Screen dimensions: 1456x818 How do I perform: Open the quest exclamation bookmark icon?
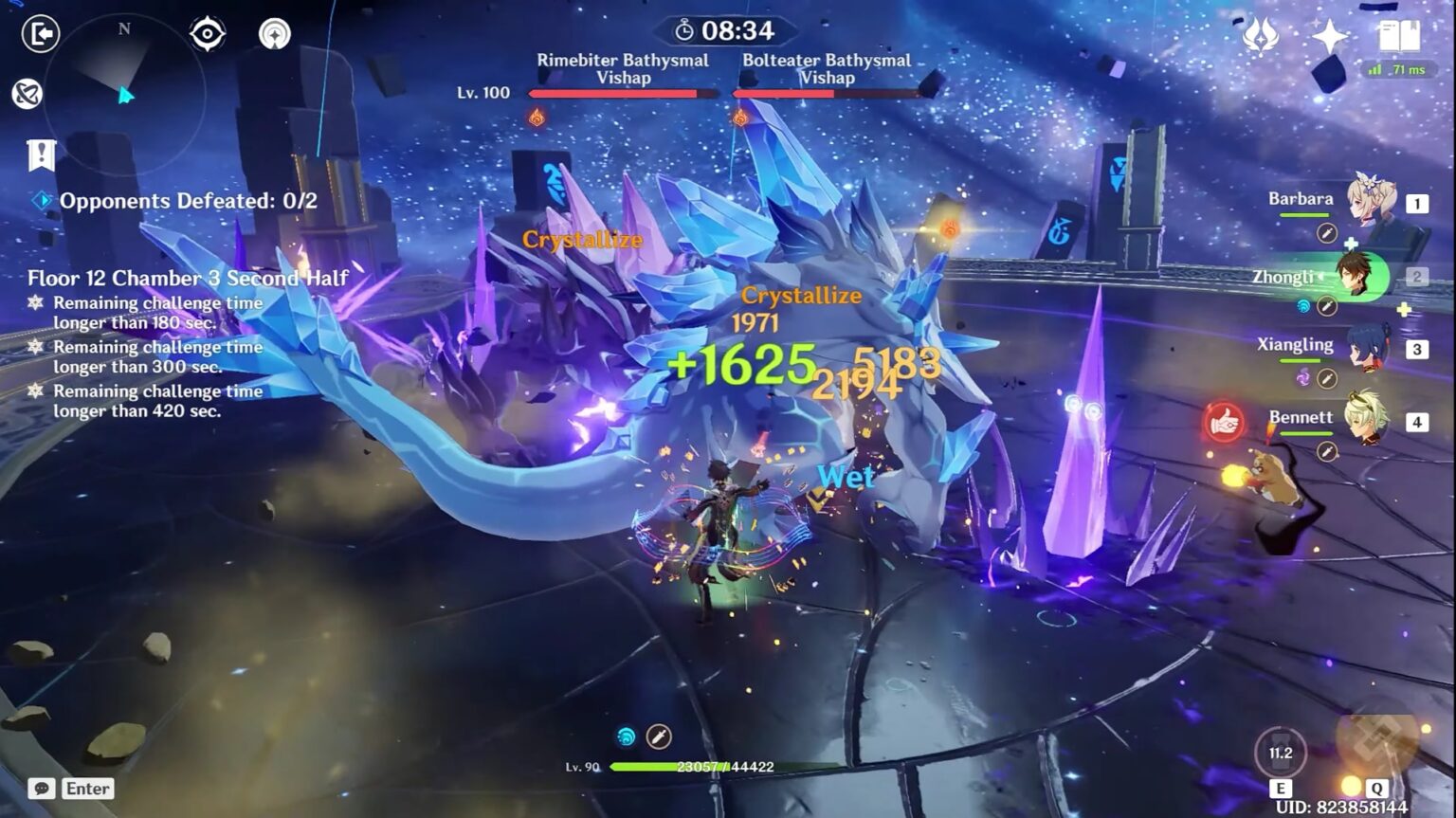coord(42,155)
